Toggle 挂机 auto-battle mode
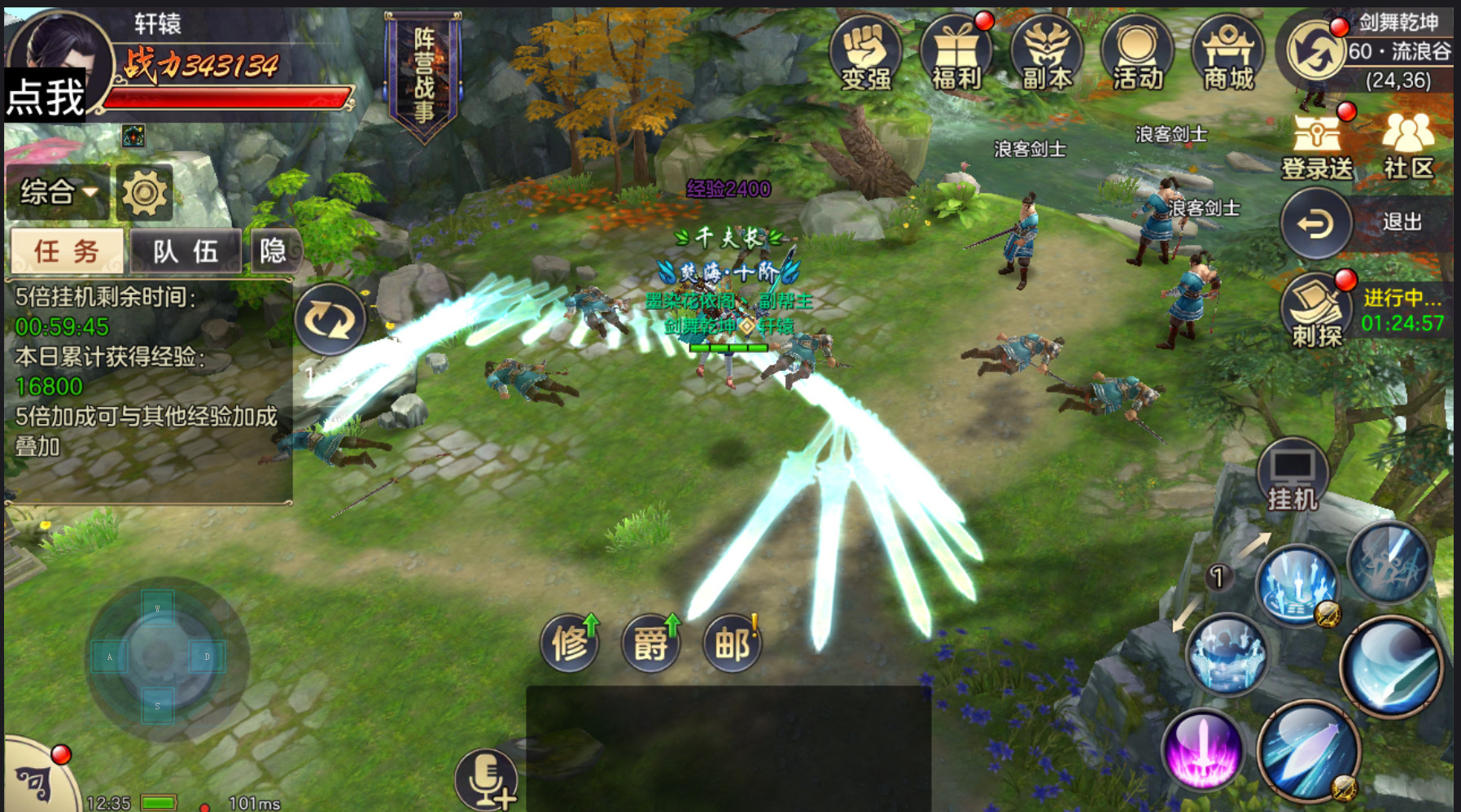The width and height of the screenshot is (1461, 812). tap(1293, 478)
